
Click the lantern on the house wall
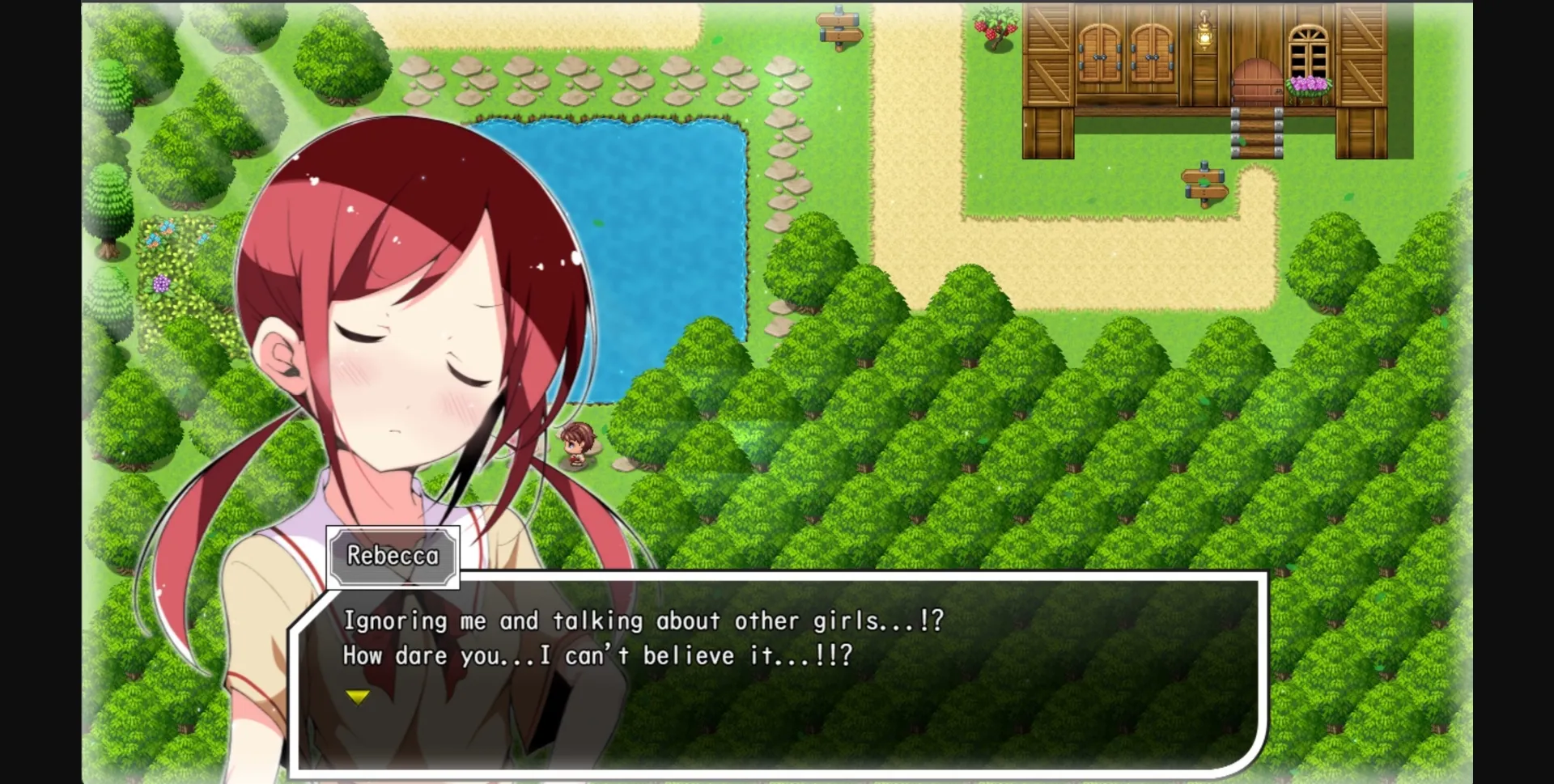(x=1204, y=36)
